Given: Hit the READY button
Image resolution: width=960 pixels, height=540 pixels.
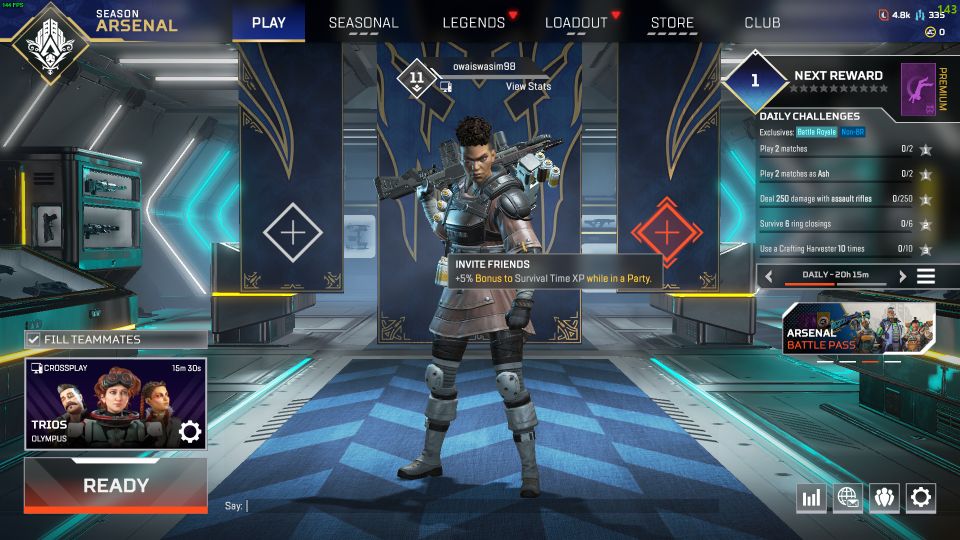Looking at the screenshot, I should [x=116, y=486].
